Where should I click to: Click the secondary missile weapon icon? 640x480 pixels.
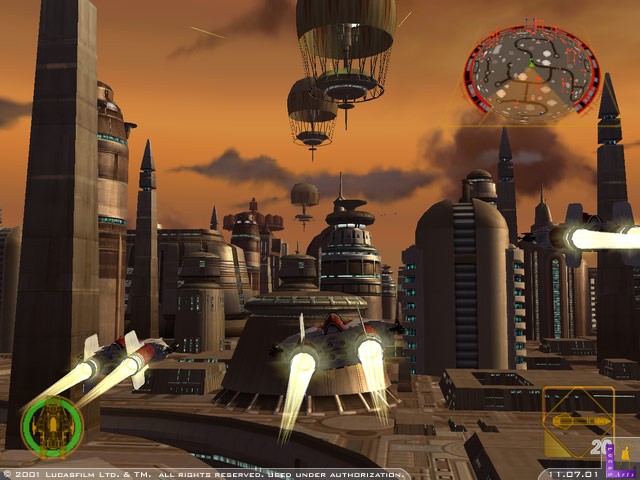click(578, 422)
